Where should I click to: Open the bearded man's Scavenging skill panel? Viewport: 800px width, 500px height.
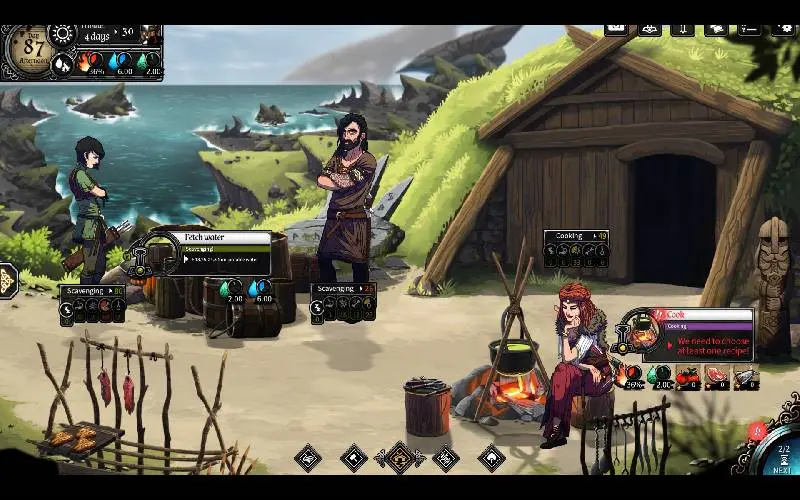pyautogui.click(x=343, y=289)
